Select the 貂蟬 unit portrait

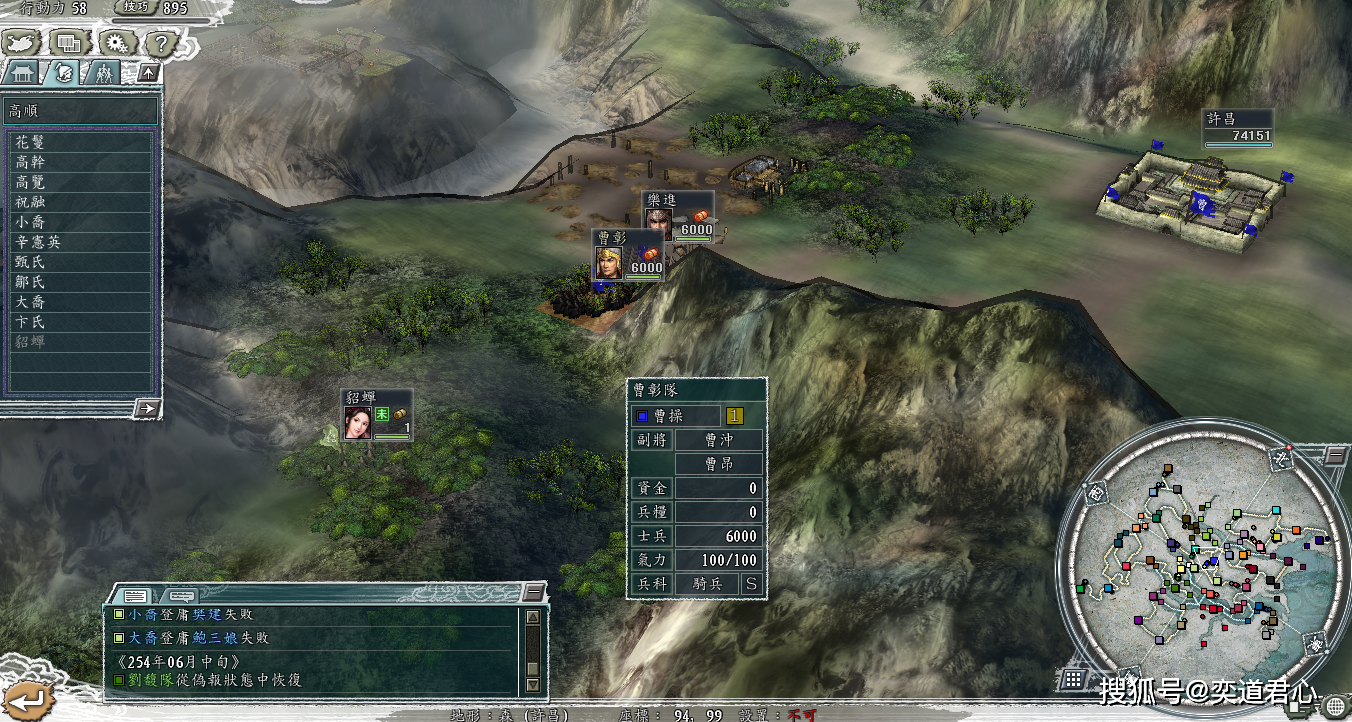click(357, 423)
